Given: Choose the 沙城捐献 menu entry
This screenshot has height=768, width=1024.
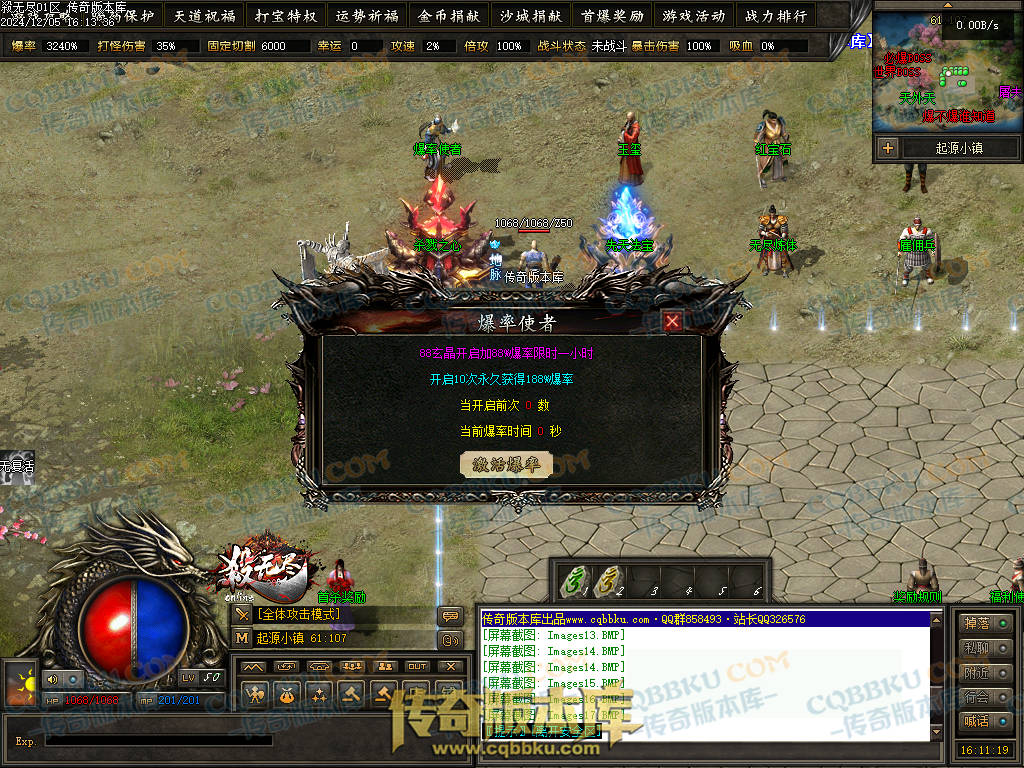Looking at the screenshot, I should pyautogui.click(x=531, y=16).
